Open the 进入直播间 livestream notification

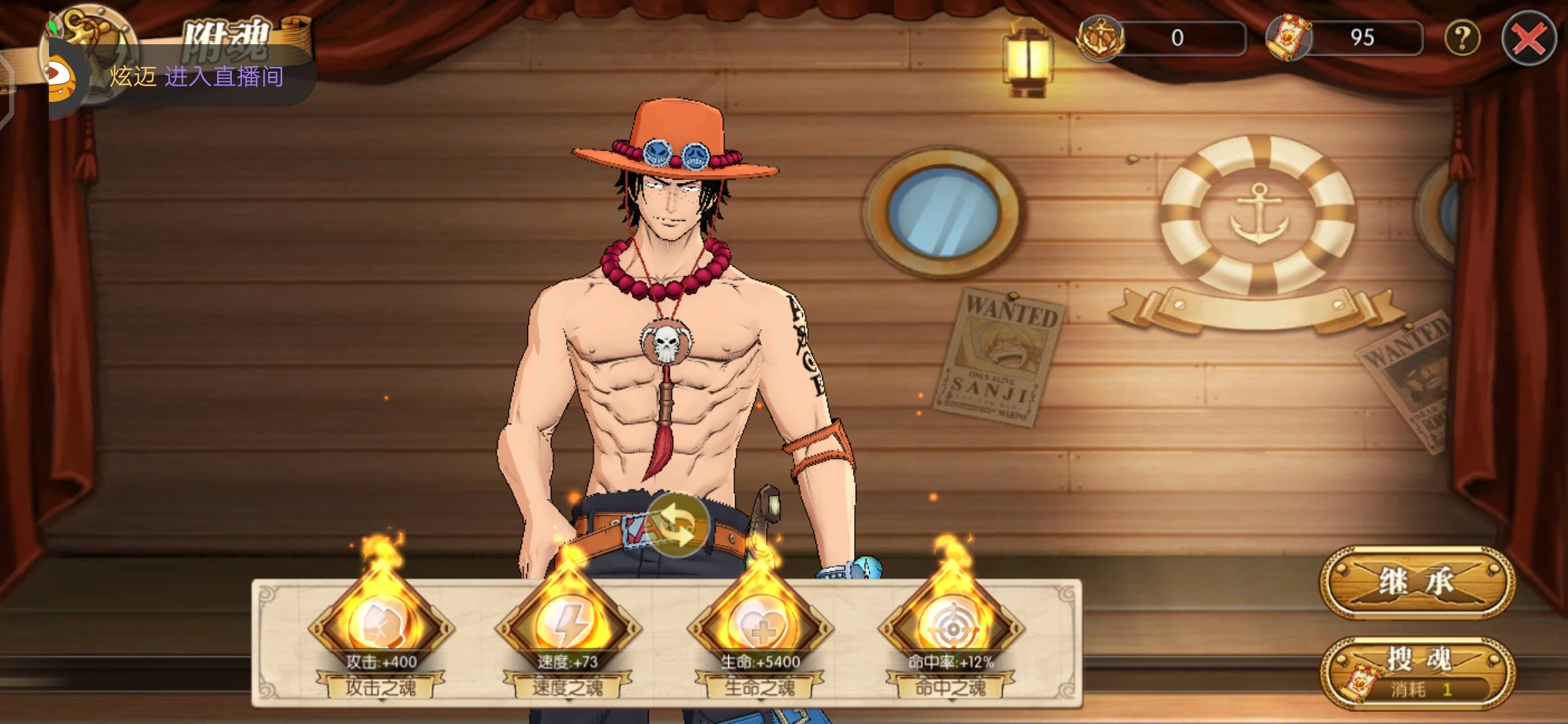(x=196, y=76)
